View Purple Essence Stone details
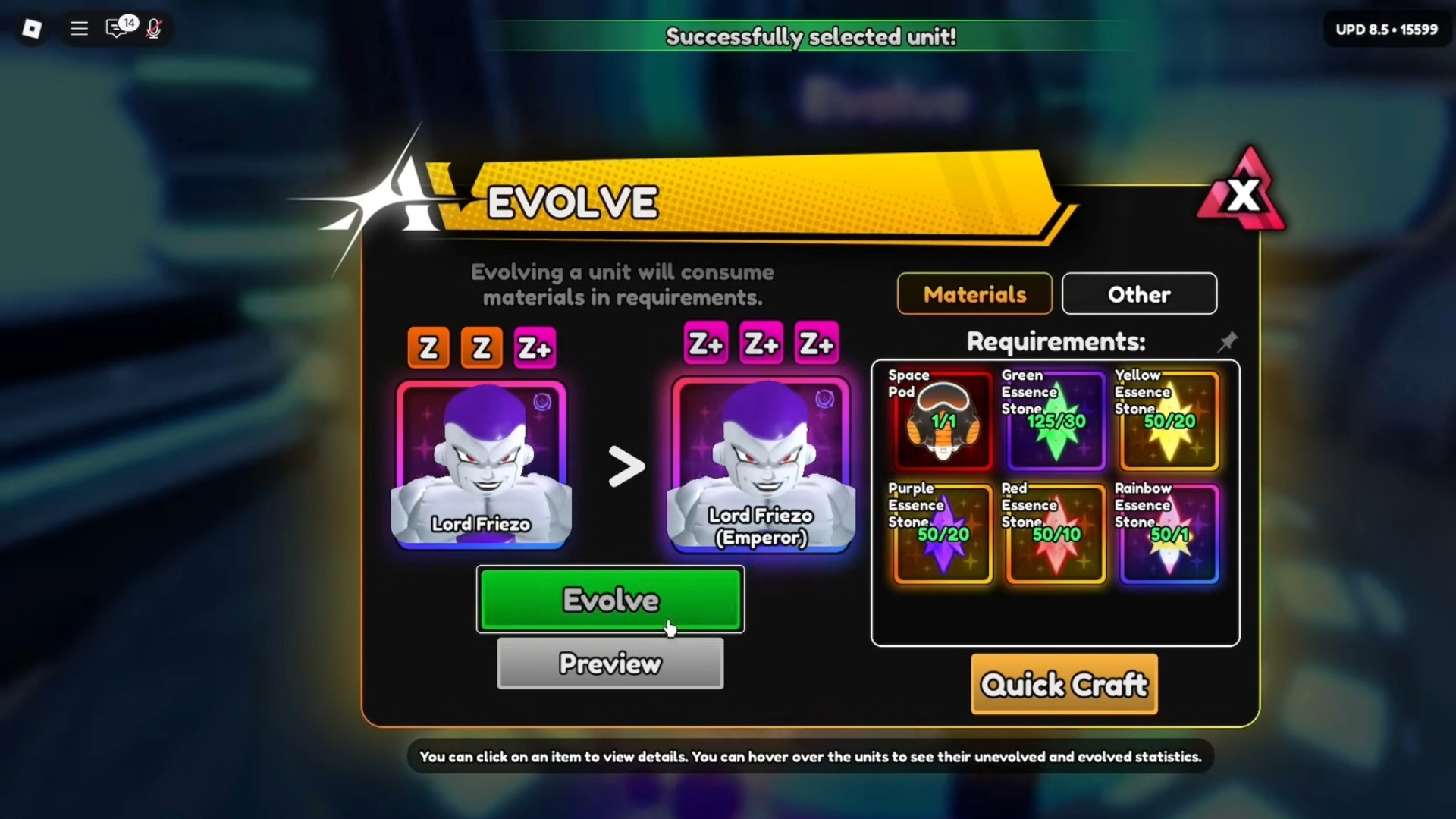Viewport: 1456px width, 819px height. [940, 535]
